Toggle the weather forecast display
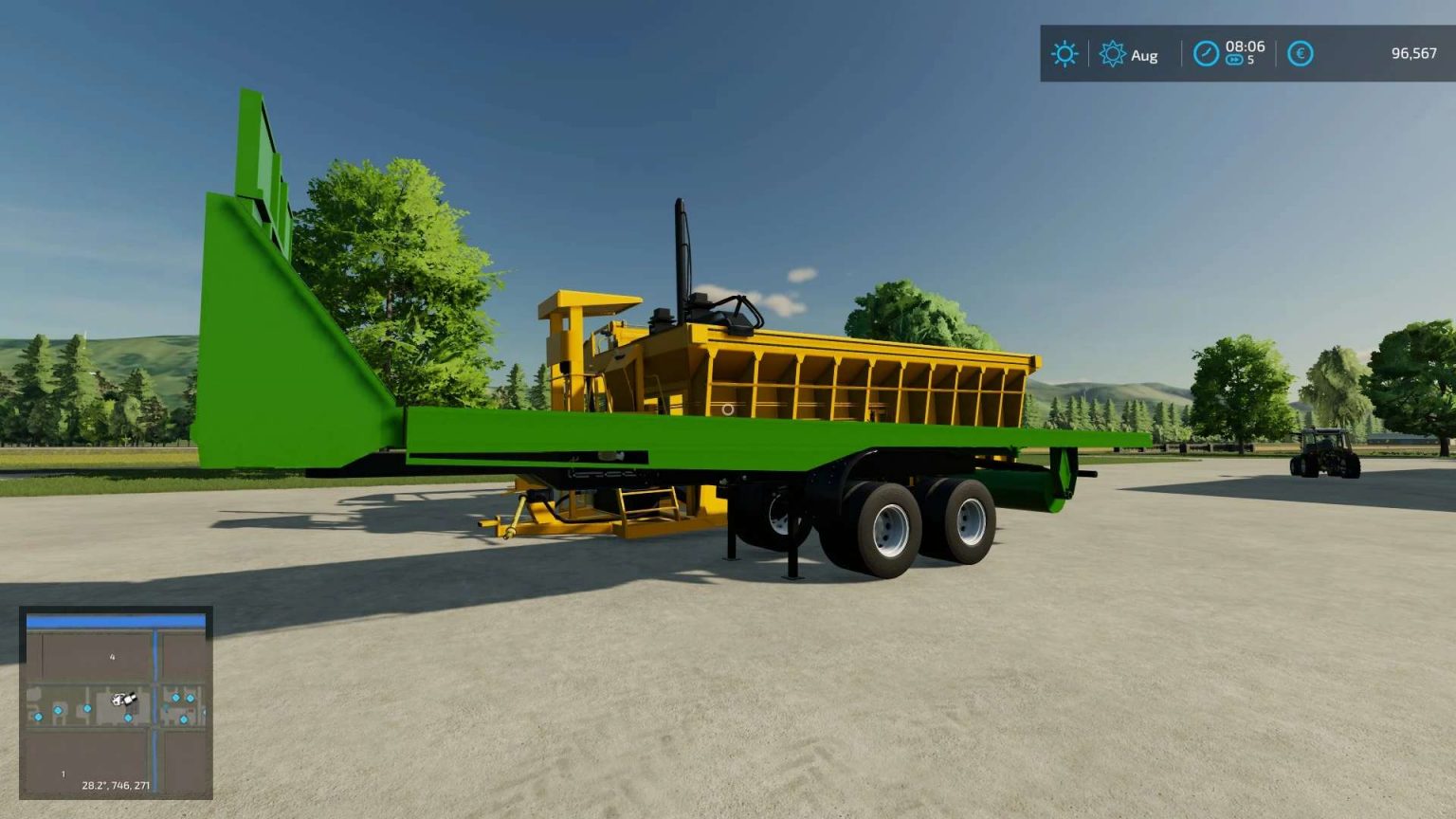 [1064, 54]
